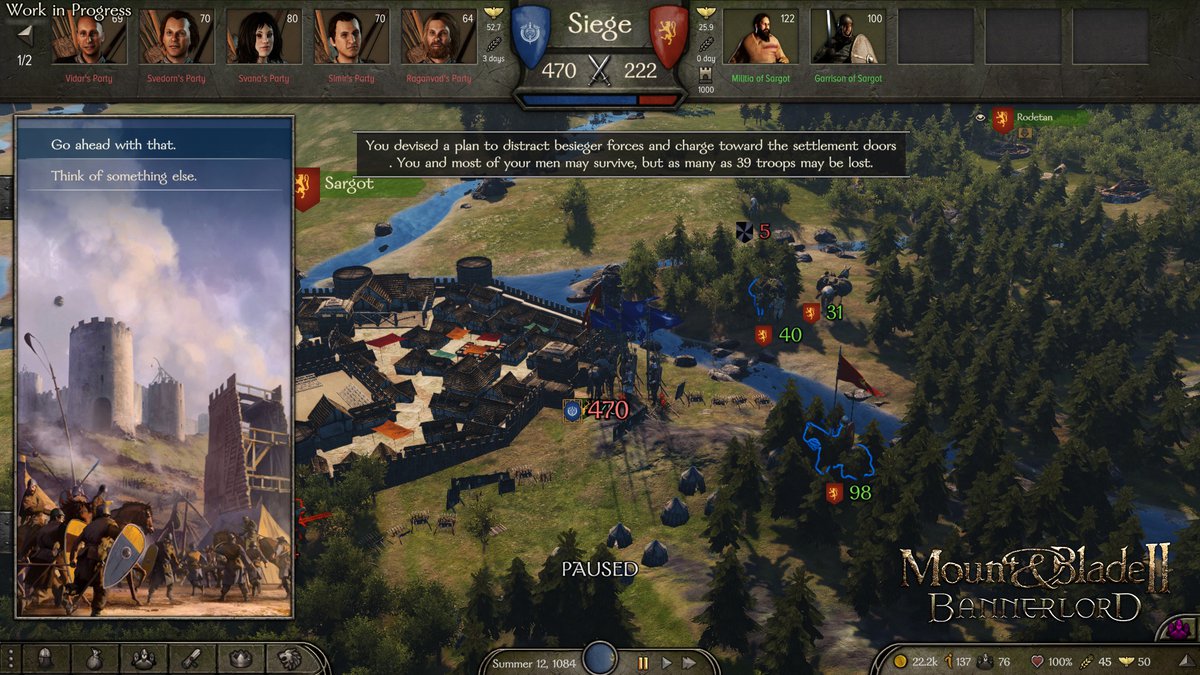Image resolution: width=1200 pixels, height=675 pixels.
Task: Go to previous besieger party page arrow
Action: (25, 34)
